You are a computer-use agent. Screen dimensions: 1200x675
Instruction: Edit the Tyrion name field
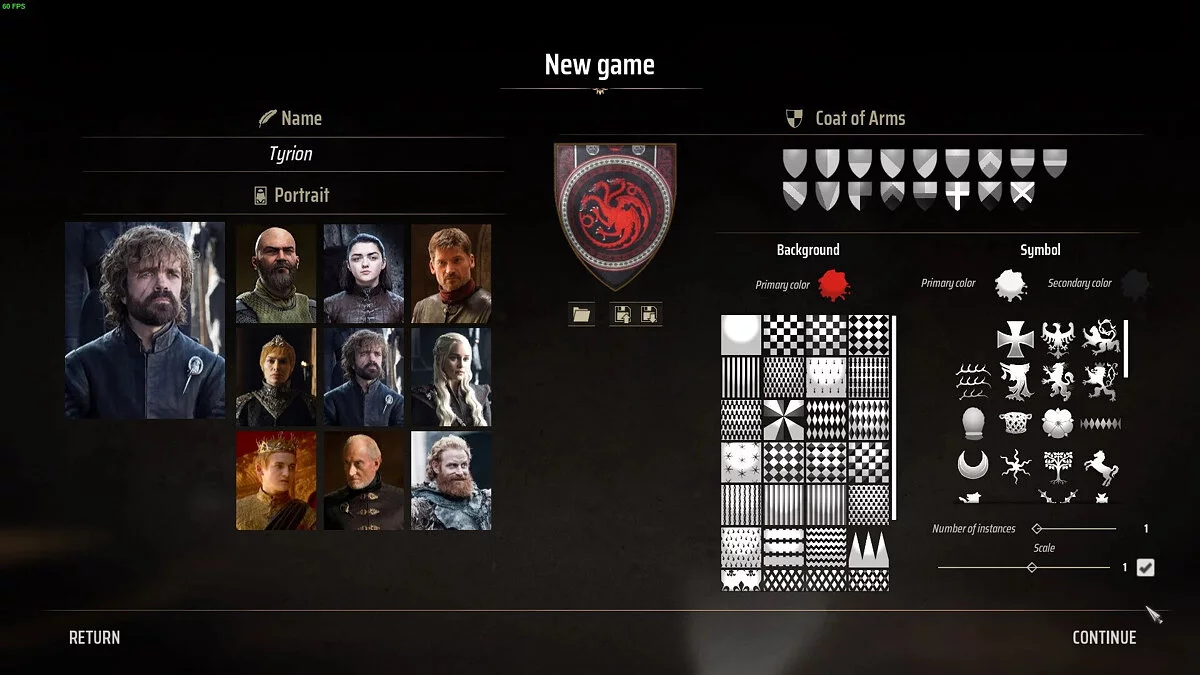[291, 154]
